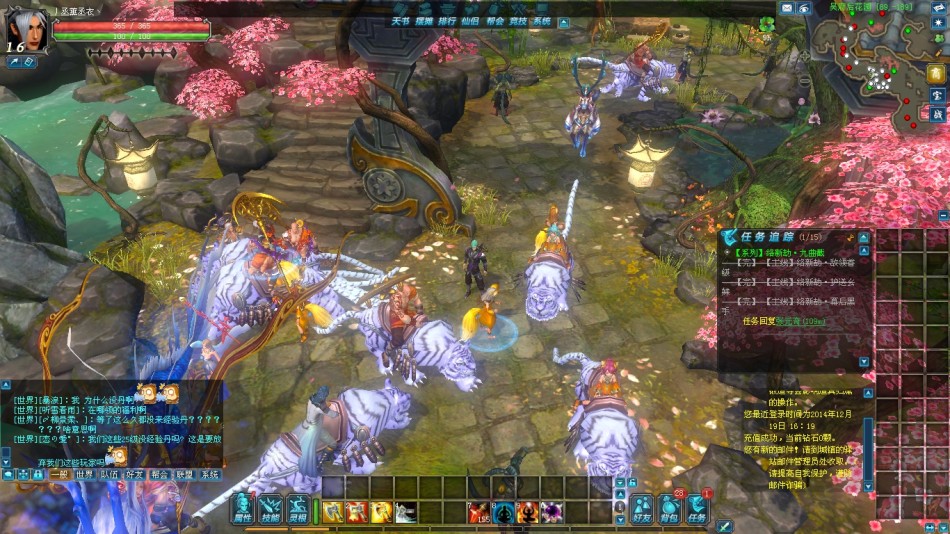The height and width of the screenshot is (534, 950).
Task: Open the mail envelope icon
Action: coord(786,8)
